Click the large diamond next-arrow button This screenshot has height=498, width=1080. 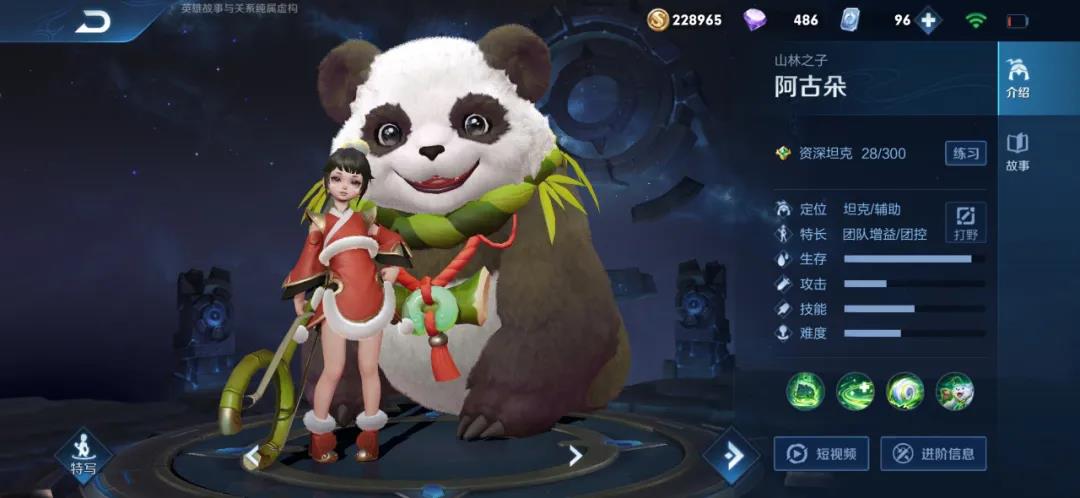(733, 456)
